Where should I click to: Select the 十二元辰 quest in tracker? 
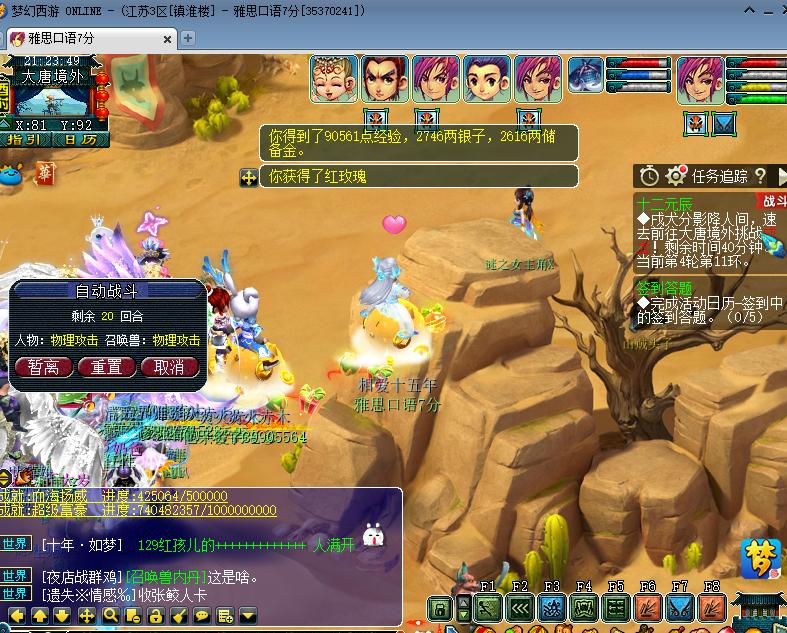[x=664, y=202]
